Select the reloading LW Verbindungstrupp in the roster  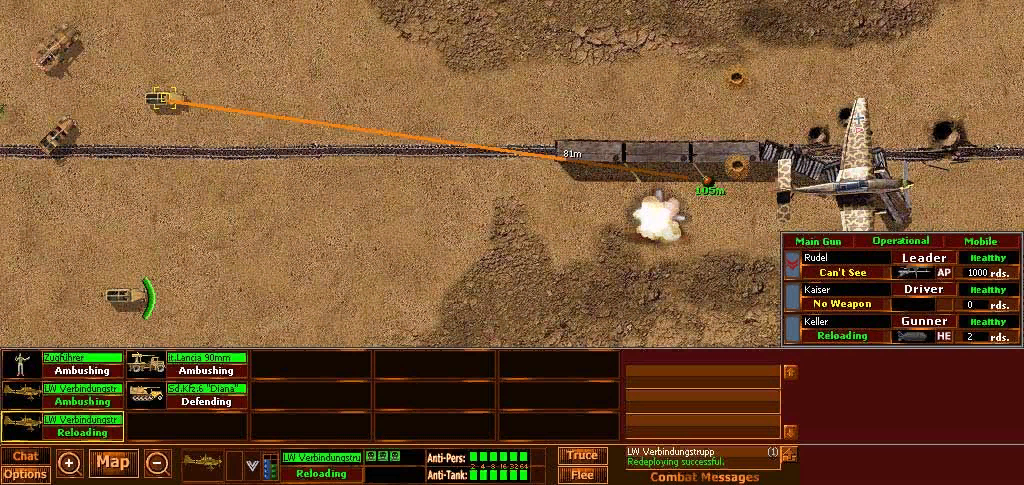(62, 426)
